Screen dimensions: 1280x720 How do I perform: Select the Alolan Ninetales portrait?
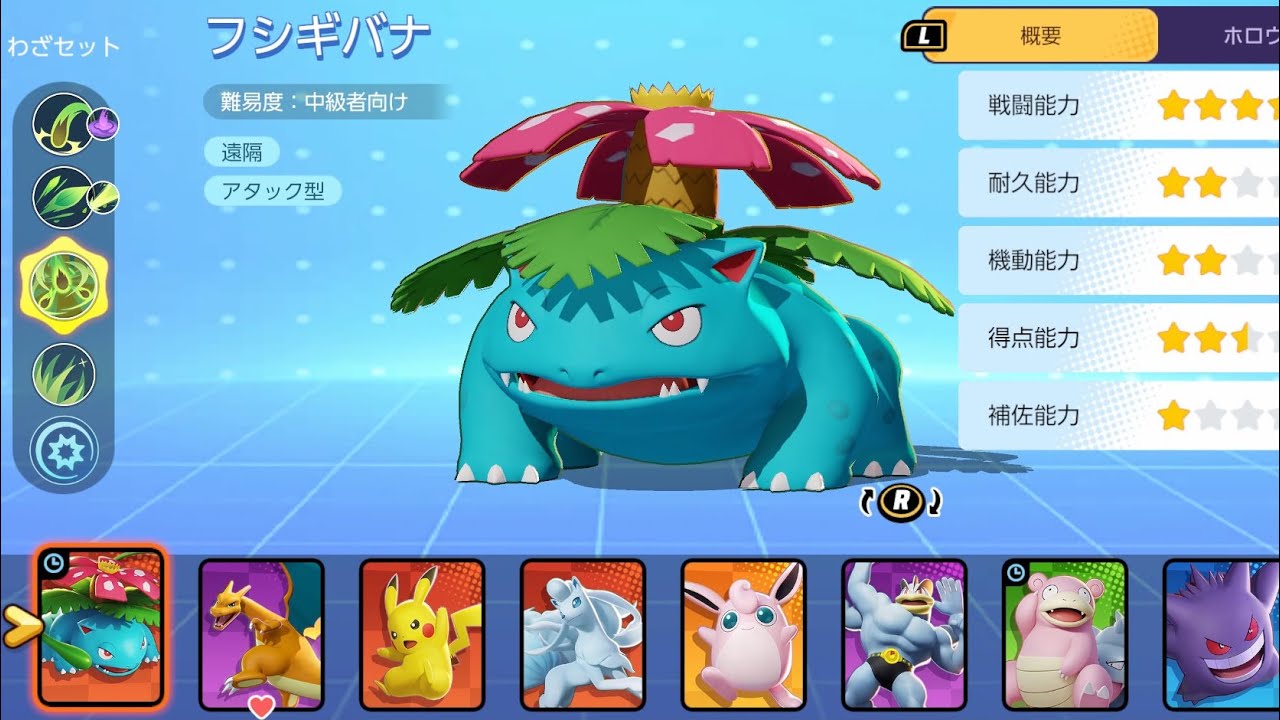pos(583,634)
